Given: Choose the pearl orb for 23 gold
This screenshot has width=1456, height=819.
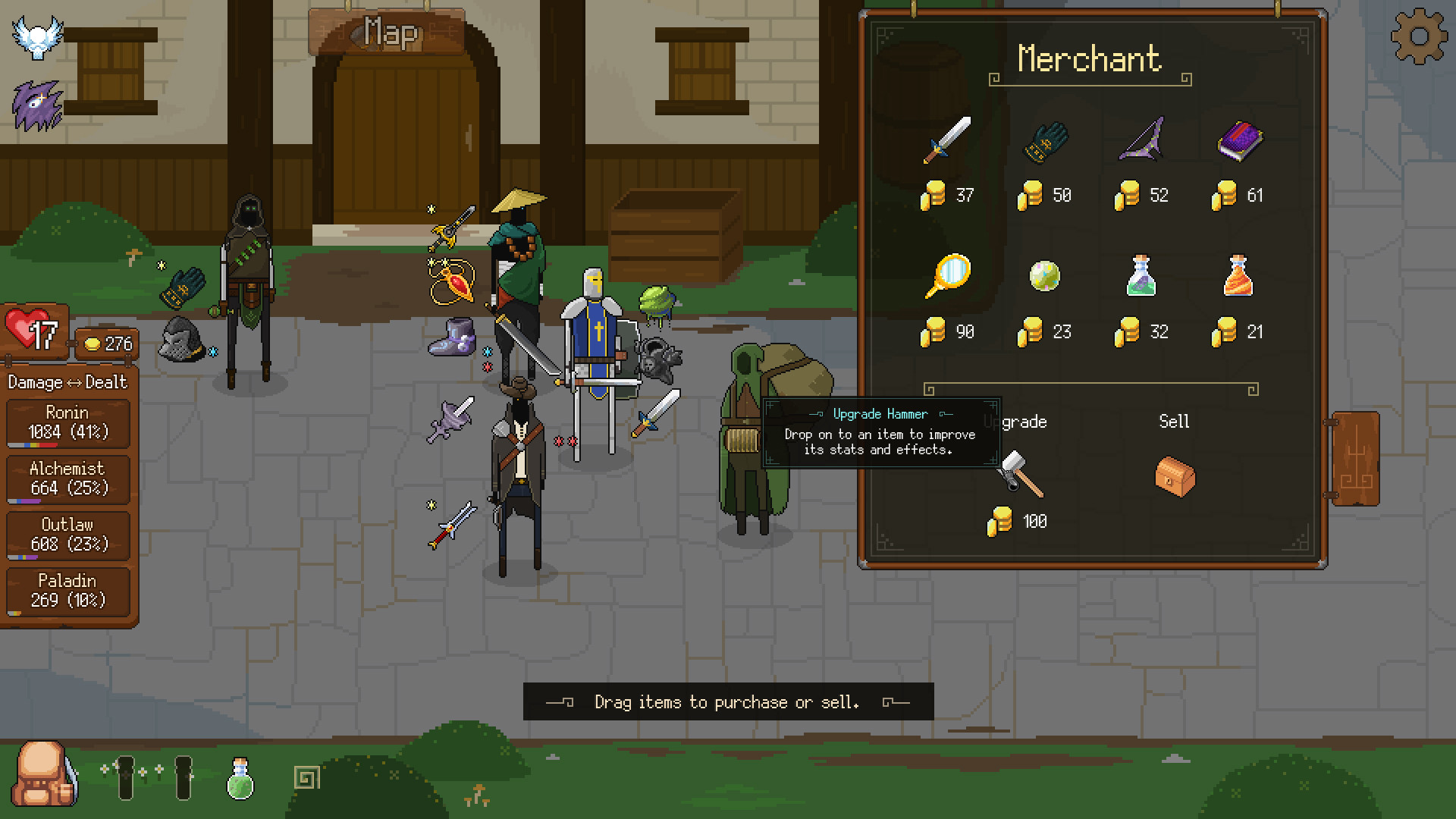Looking at the screenshot, I should point(1044,276).
